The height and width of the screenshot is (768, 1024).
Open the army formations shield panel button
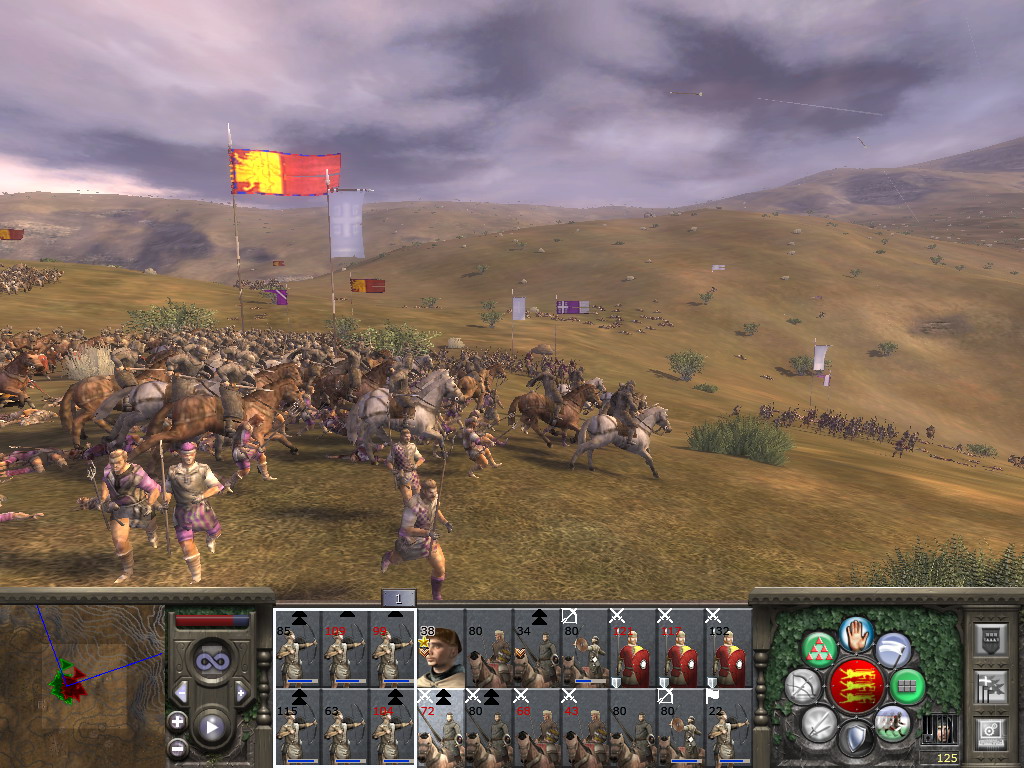tap(989, 639)
